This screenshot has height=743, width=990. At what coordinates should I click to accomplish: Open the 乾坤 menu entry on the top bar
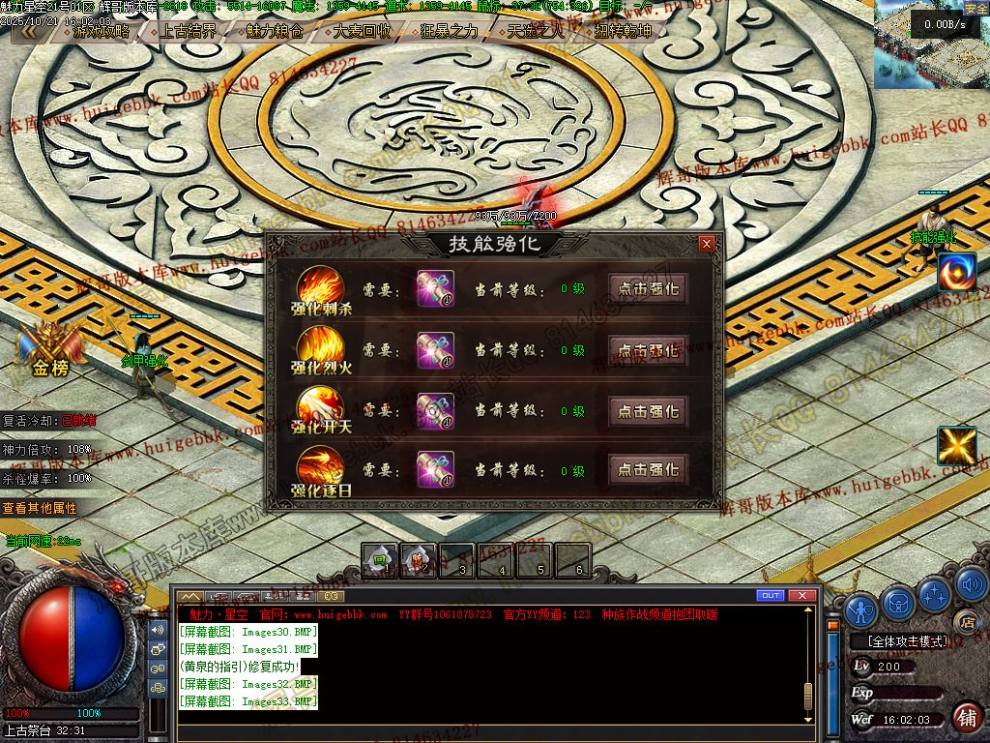[623, 31]
